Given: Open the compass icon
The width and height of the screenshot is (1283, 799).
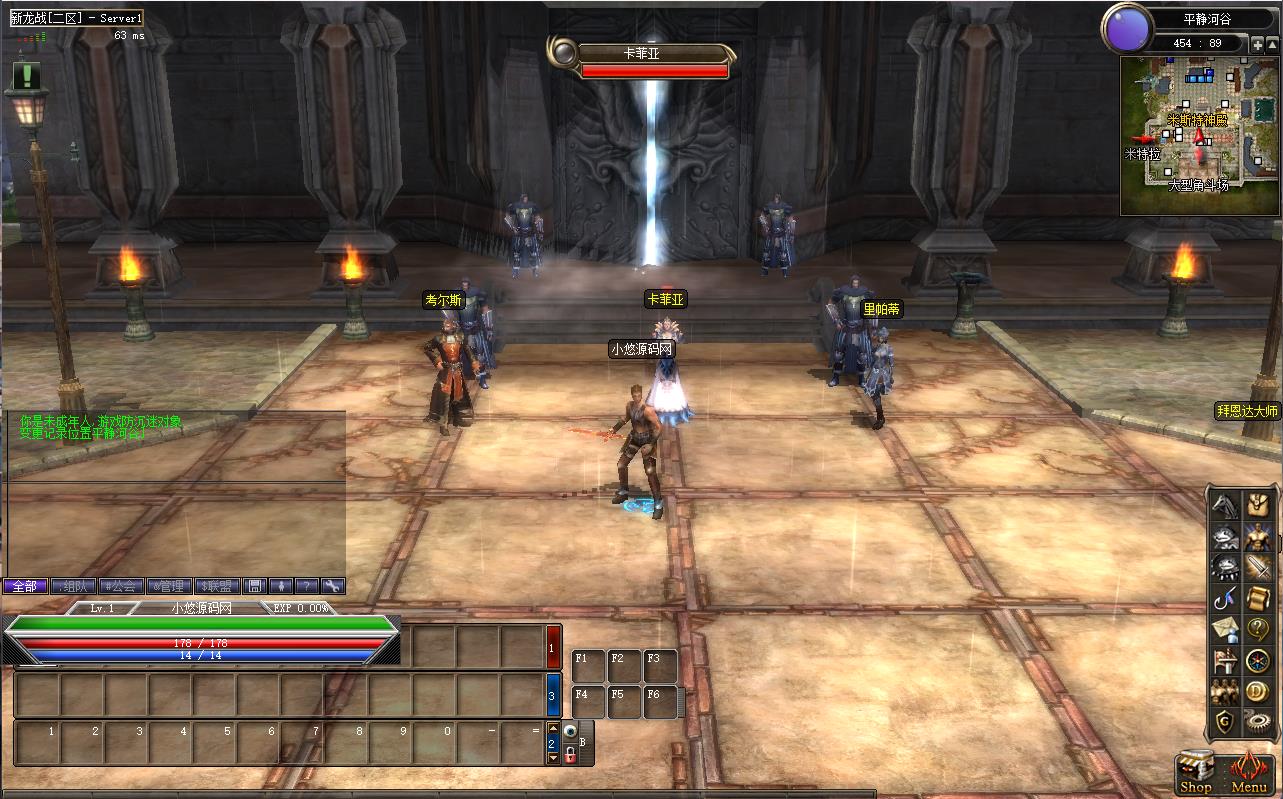Looking at the screenshot, I should 1257,660.
